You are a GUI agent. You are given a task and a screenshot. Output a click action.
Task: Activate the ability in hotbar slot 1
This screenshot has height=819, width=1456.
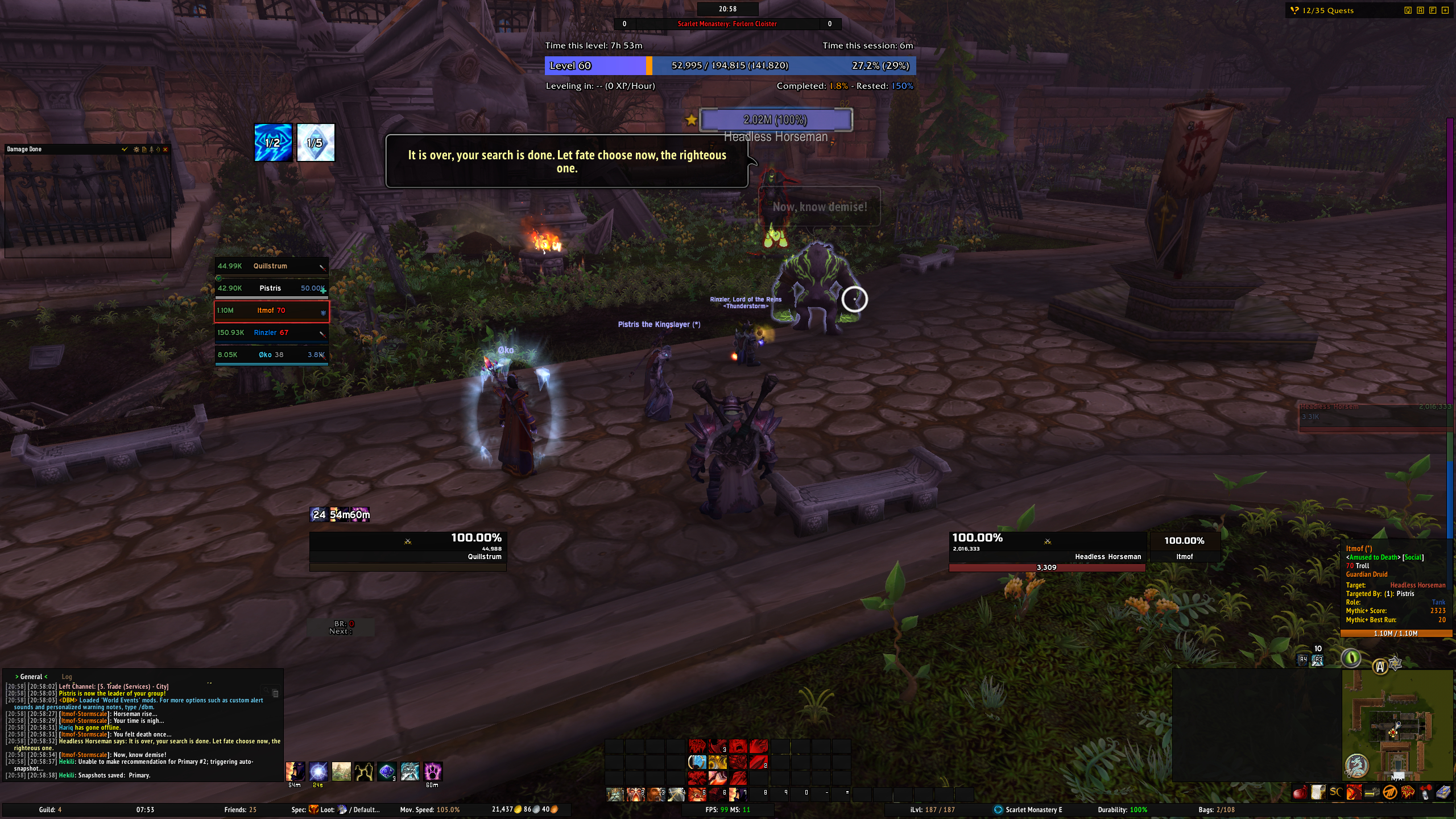point(615,794)
